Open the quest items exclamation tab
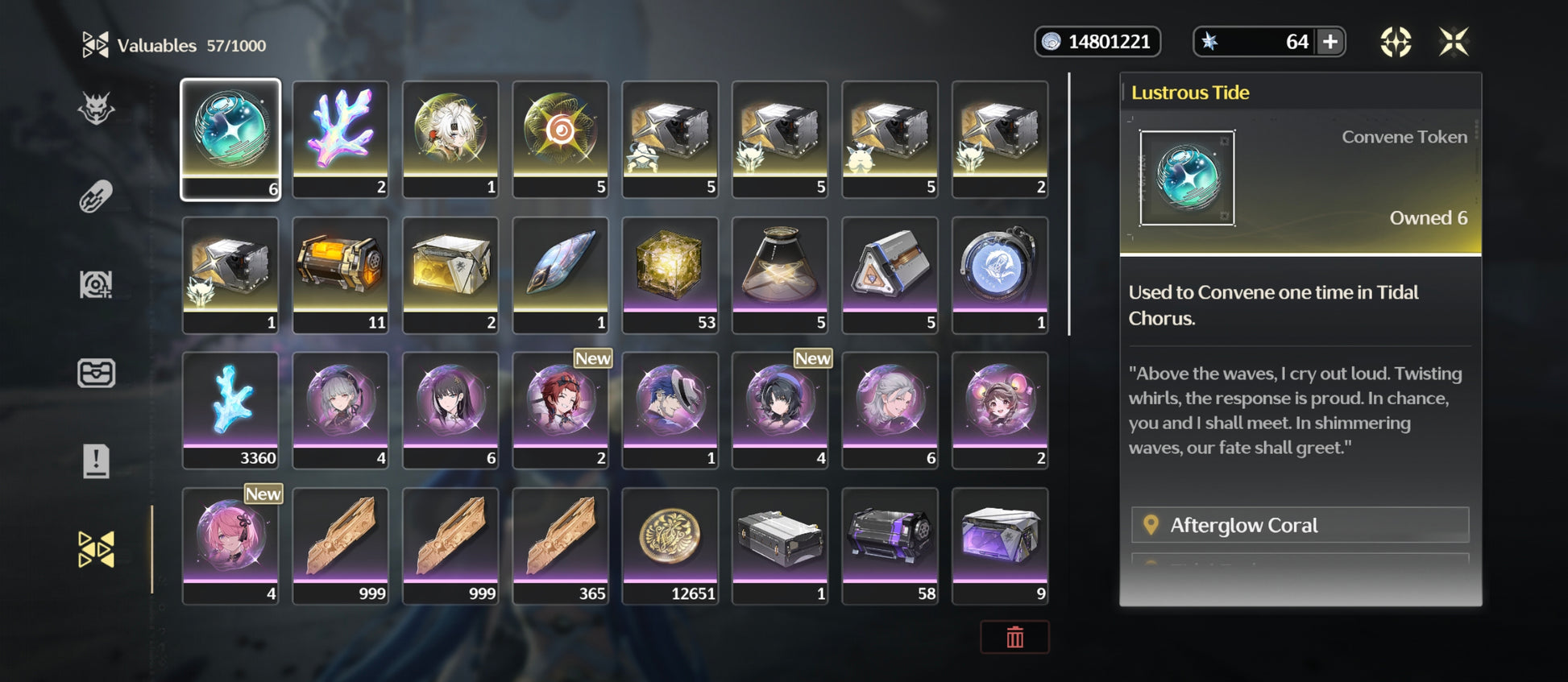 96,461
